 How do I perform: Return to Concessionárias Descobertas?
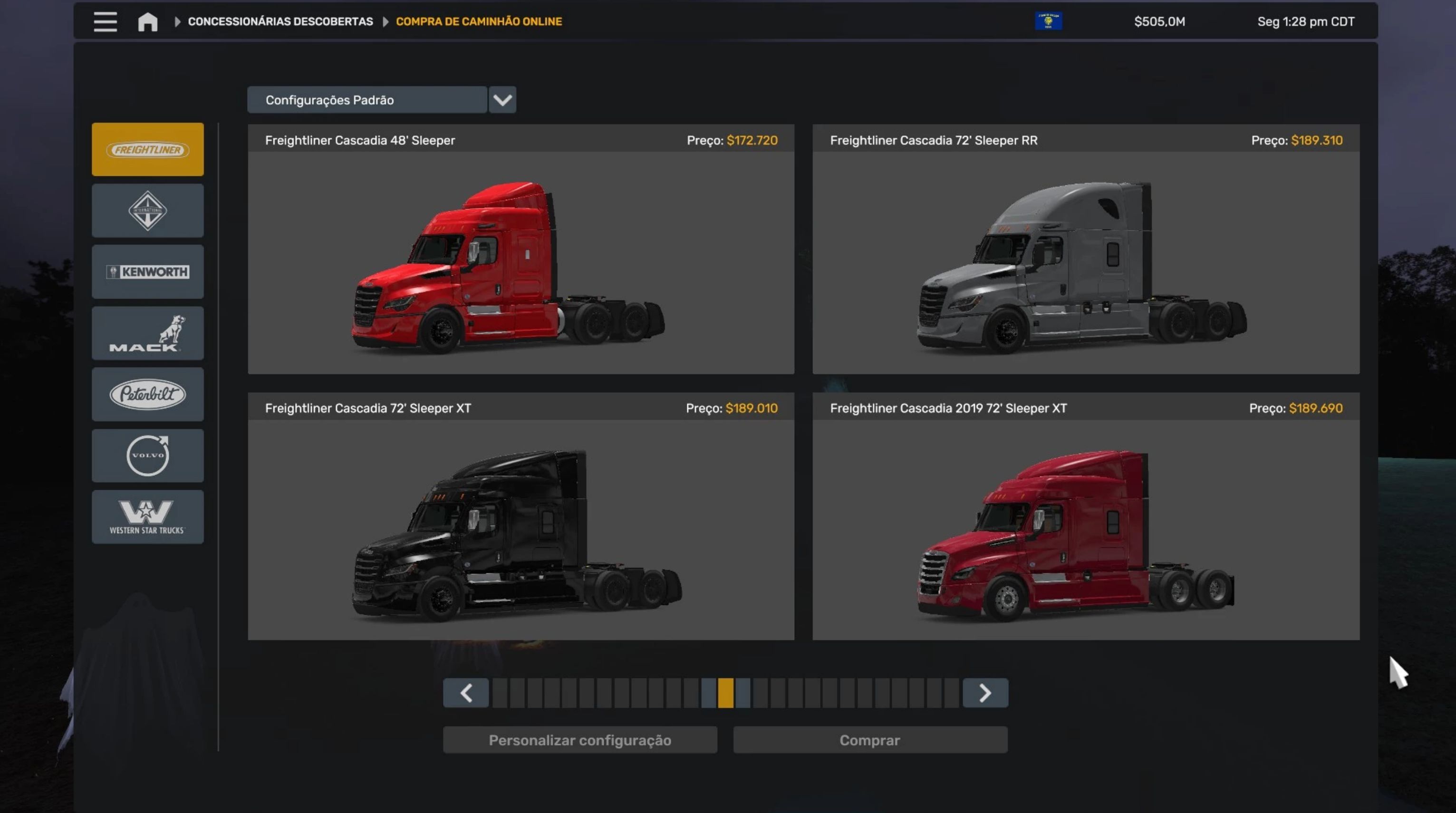280,21
